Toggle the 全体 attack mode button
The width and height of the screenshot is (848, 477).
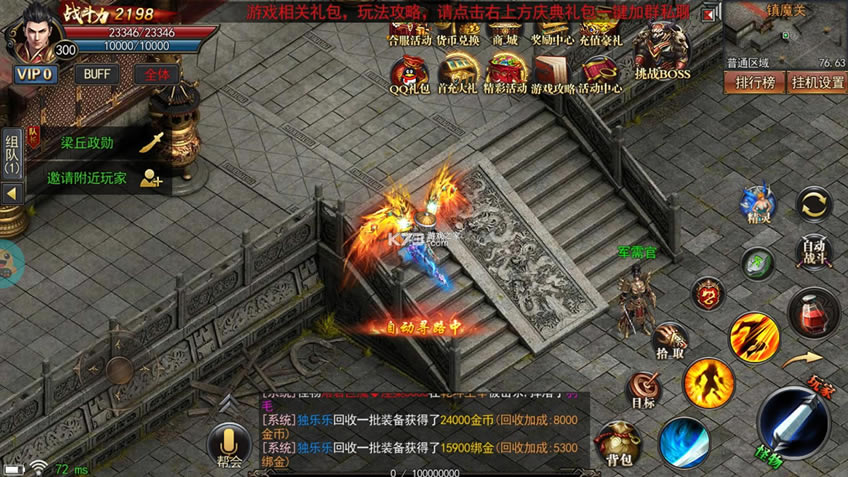[x=156, y=74]
